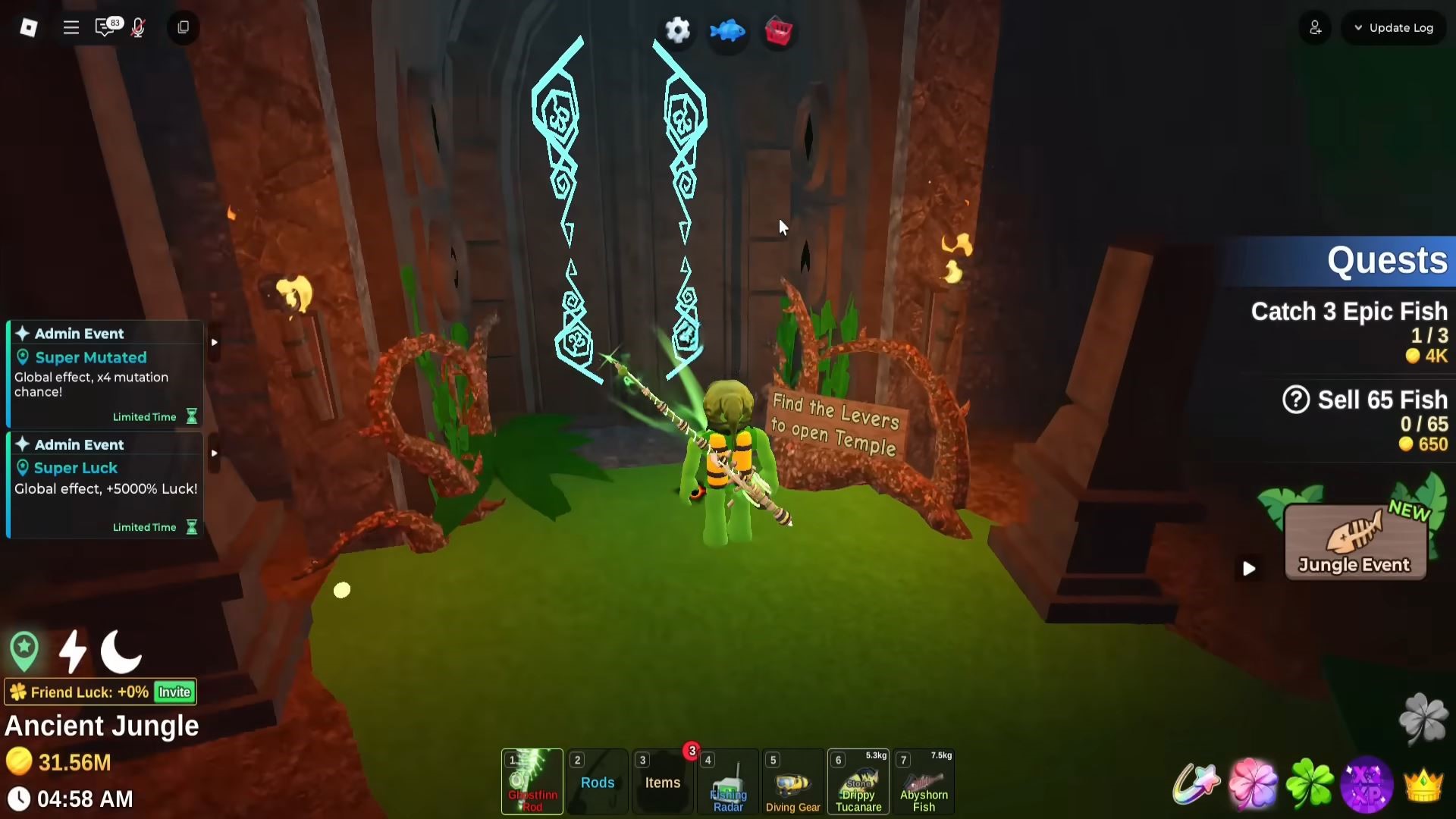The image size is (1456, 819).
Task: Expand the Update Log dropdown
Action: [x=1394, y=28]
